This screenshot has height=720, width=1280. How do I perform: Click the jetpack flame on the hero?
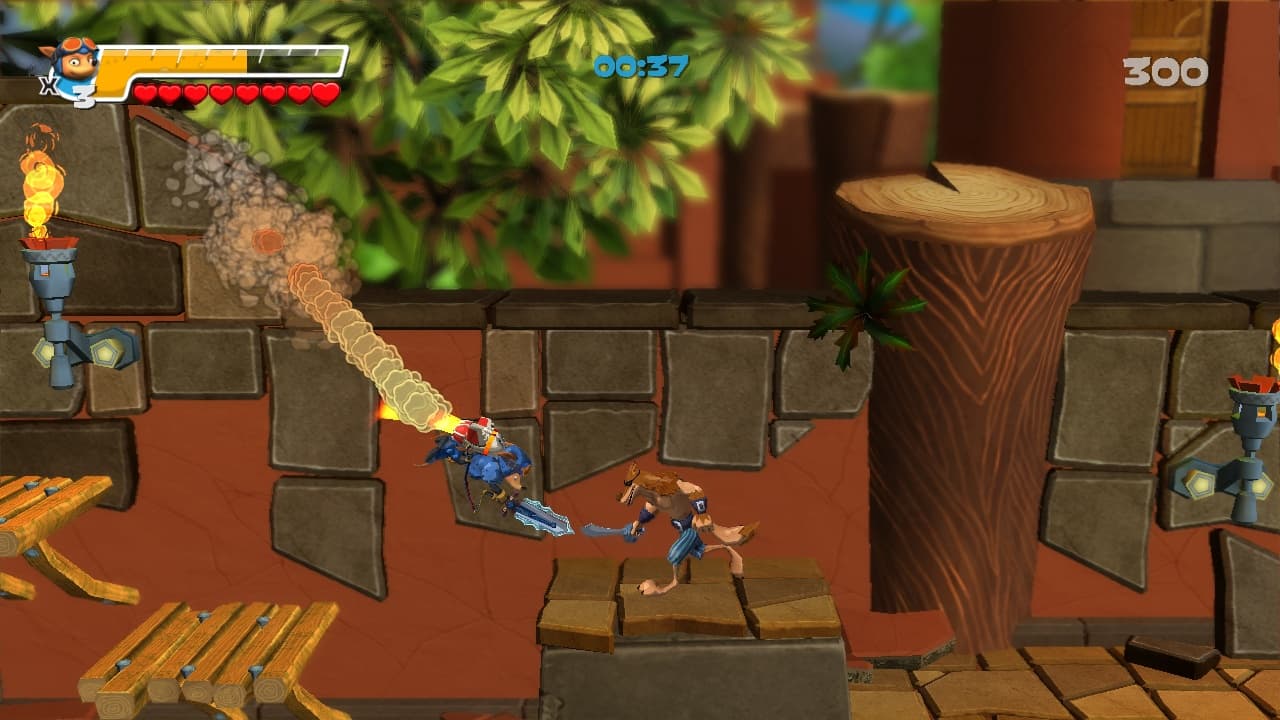pyautogui.click(x=438, y=423)
